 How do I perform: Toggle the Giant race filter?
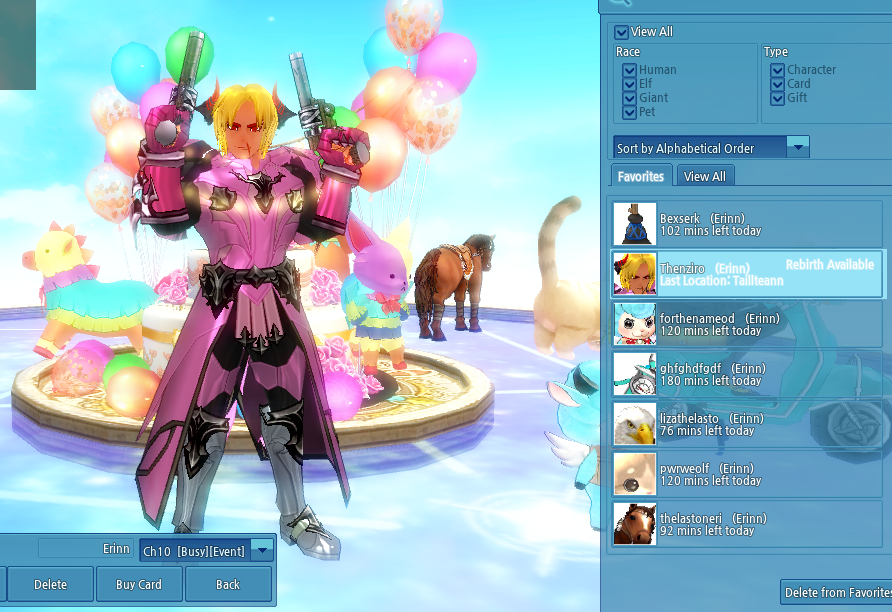(629, 98)
